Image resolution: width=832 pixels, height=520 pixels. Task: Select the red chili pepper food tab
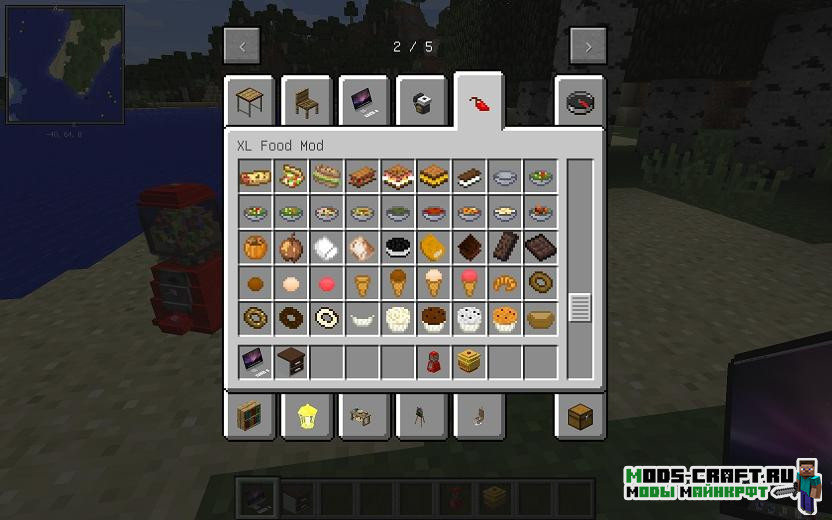[x=478, y=102]
